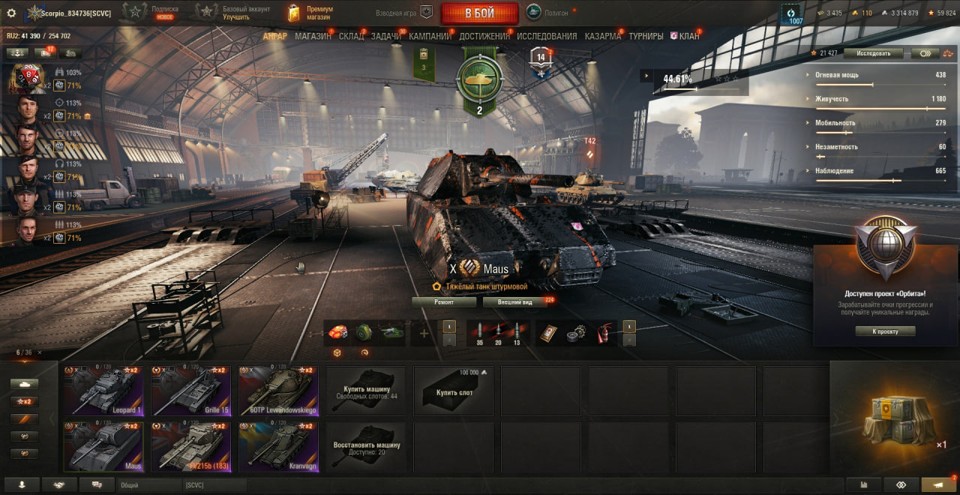
Task: Open the settings gear menu
Action: click(12, 13)
